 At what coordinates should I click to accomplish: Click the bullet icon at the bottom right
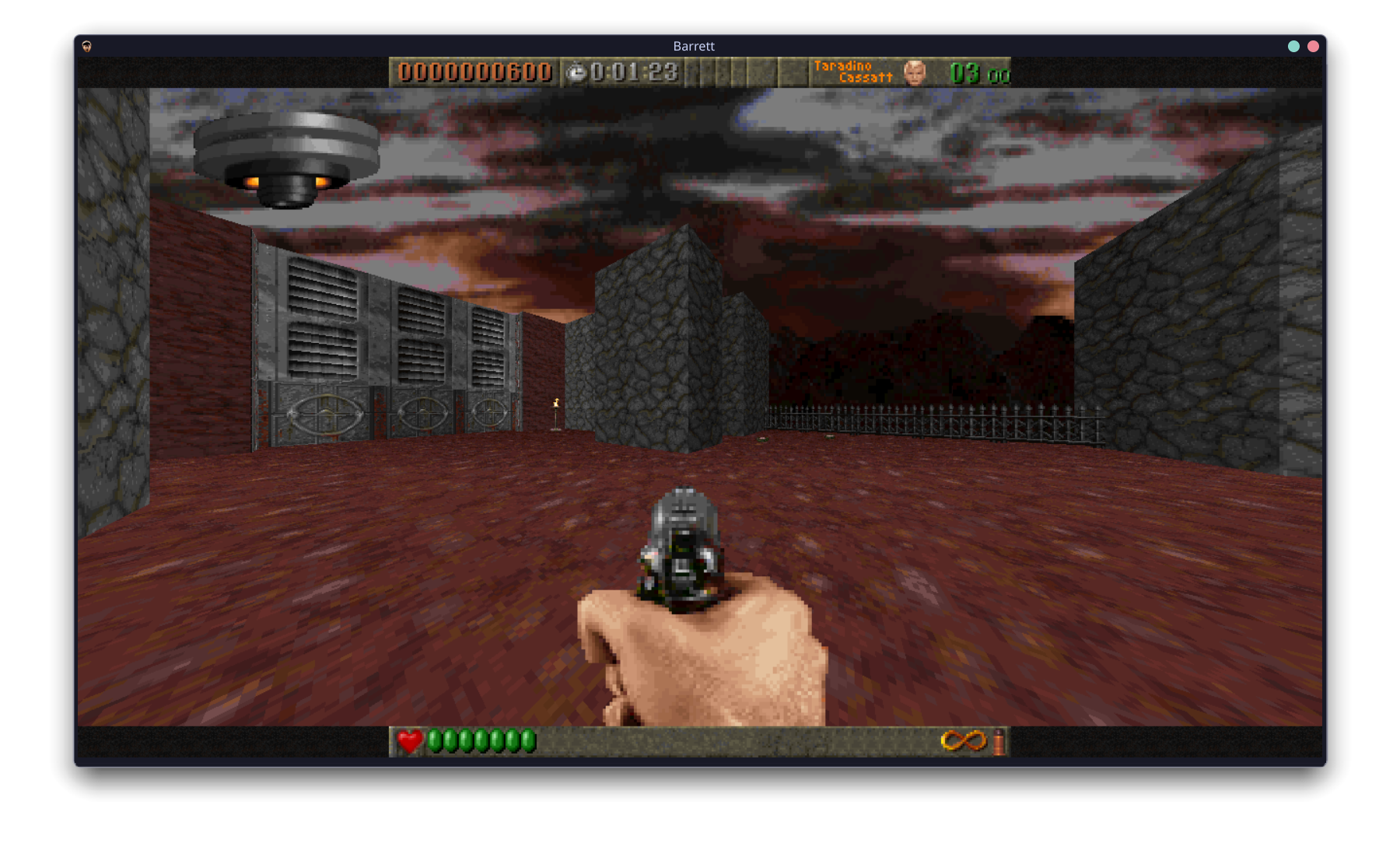[998, 741]
